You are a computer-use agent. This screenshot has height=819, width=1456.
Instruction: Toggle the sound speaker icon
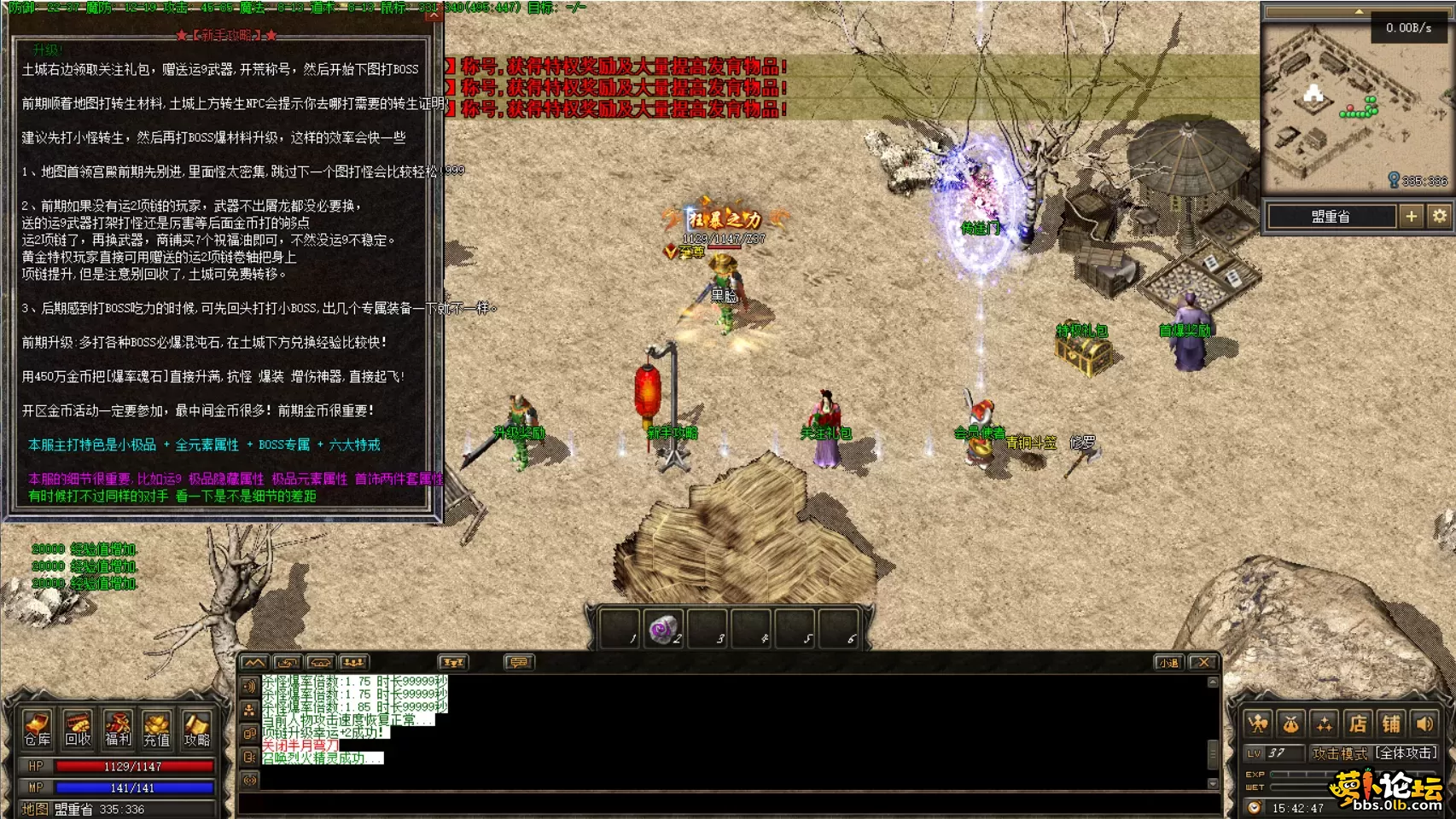coord(1424,724)
